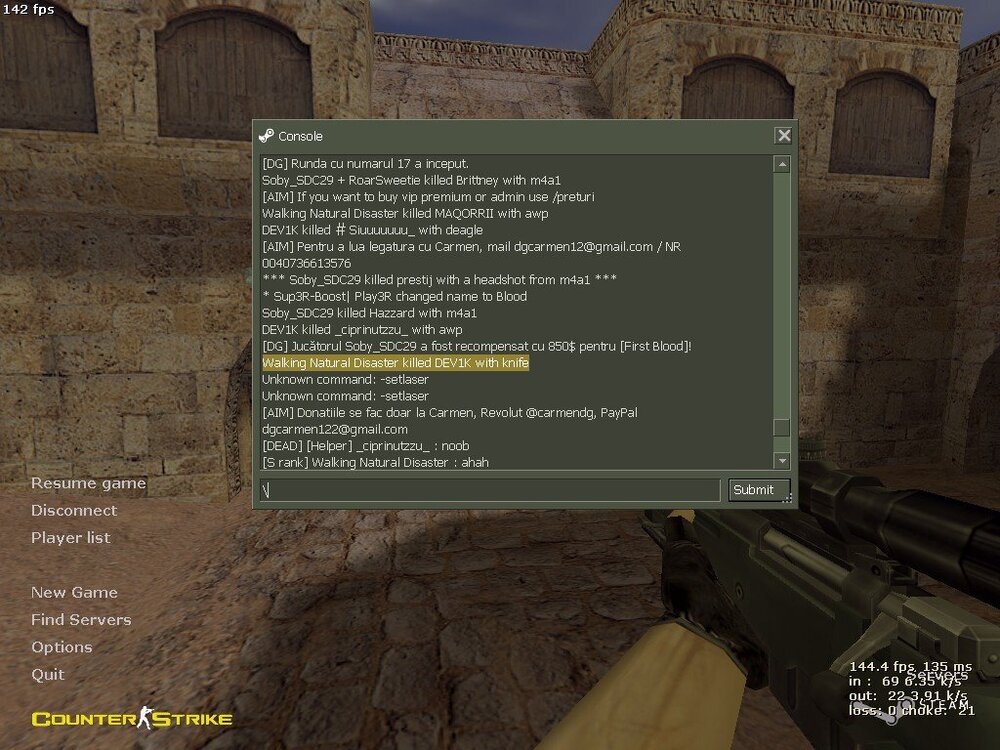Open the Options menu

point(62,647)
